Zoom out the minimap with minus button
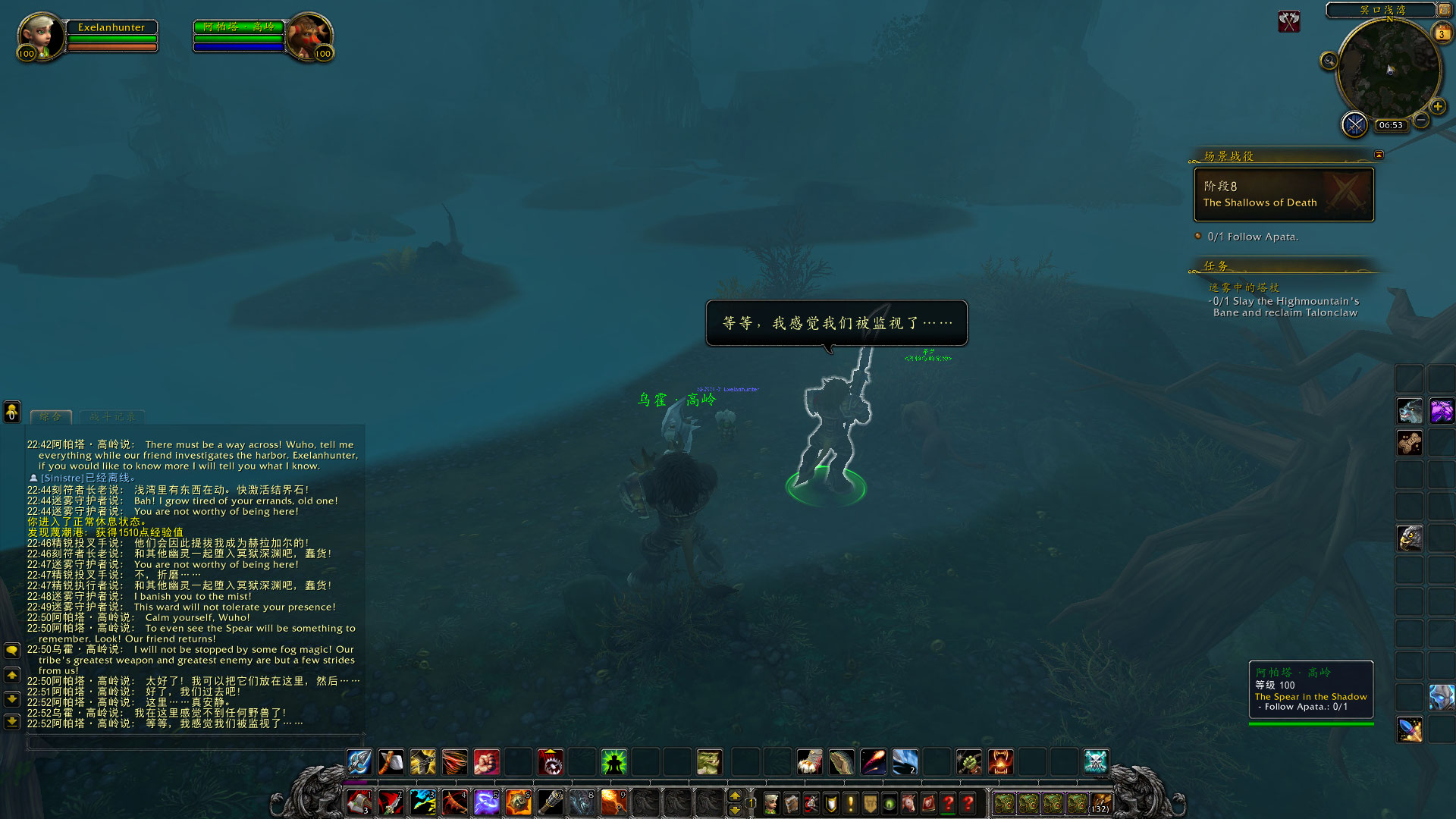The width and height of the screenshot is (1456, 819). (x=1421, y=120)
